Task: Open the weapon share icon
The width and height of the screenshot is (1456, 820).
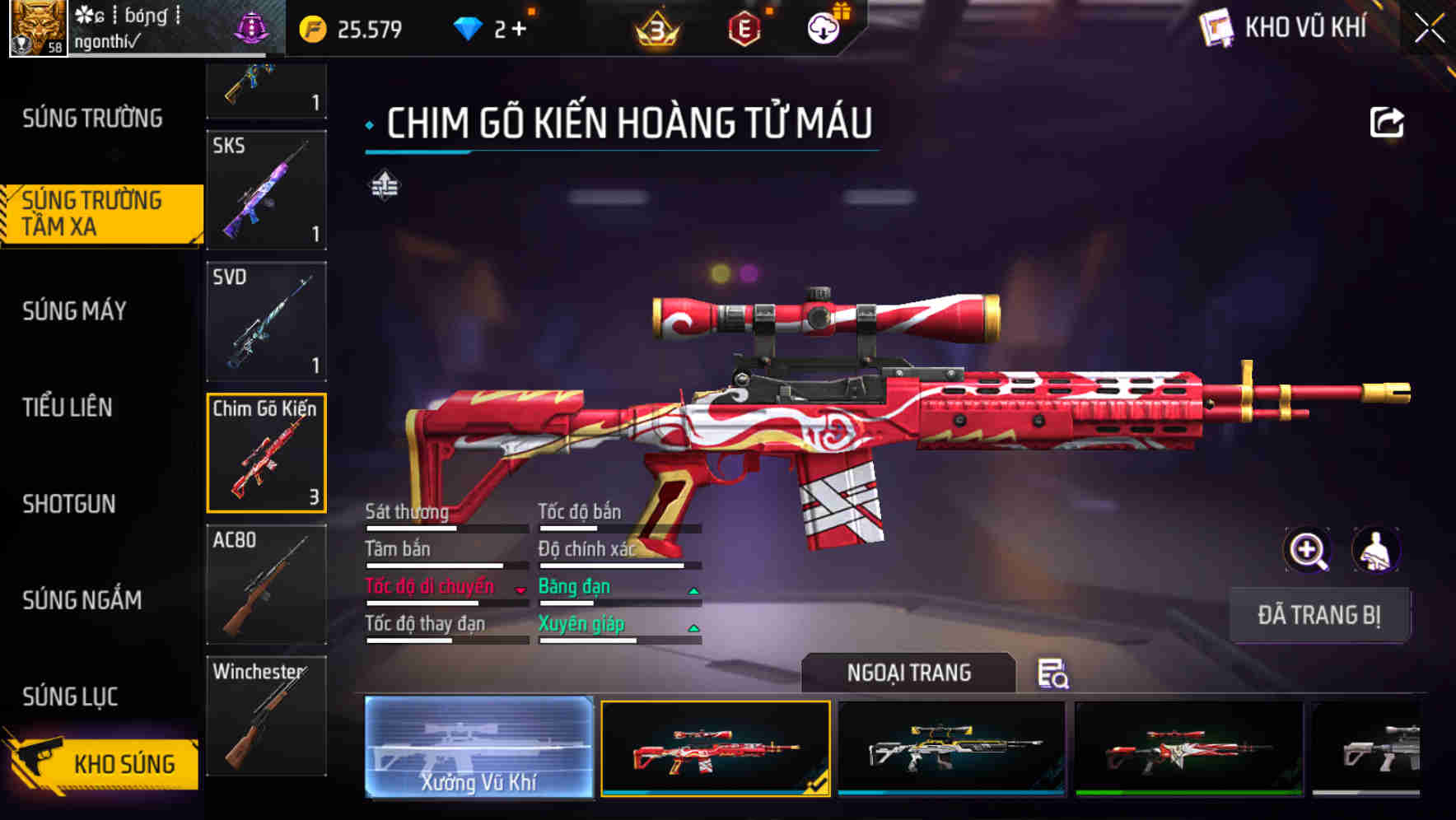Action: [x=1386, y=121]
